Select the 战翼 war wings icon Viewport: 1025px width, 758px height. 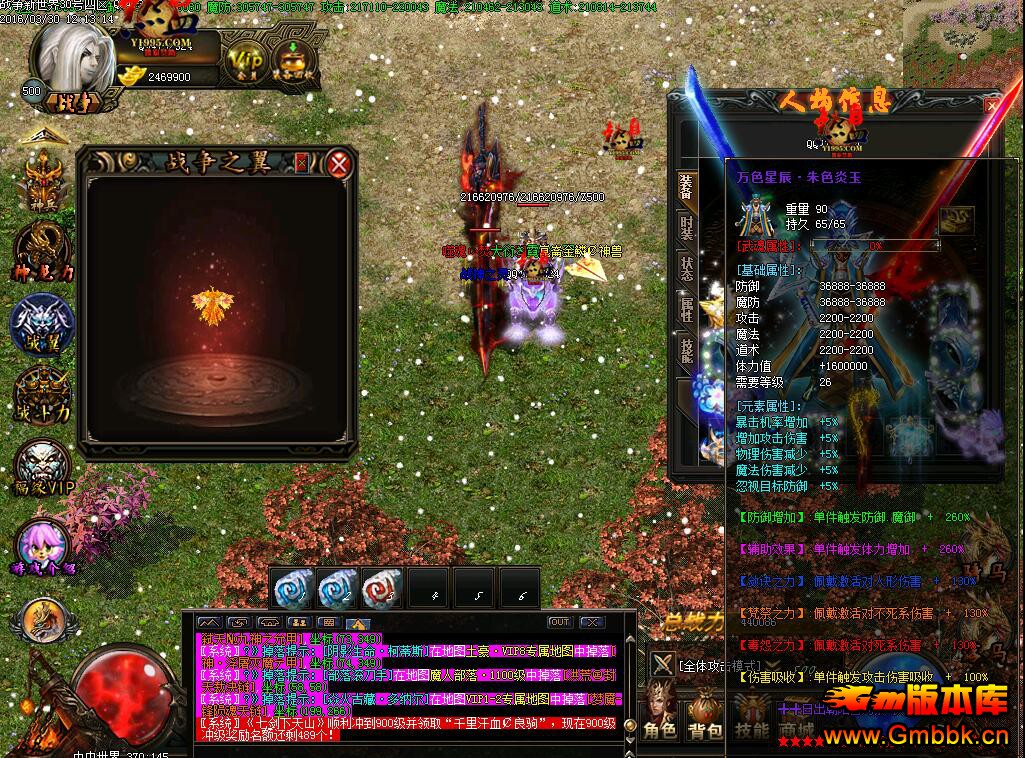point(42,324)
